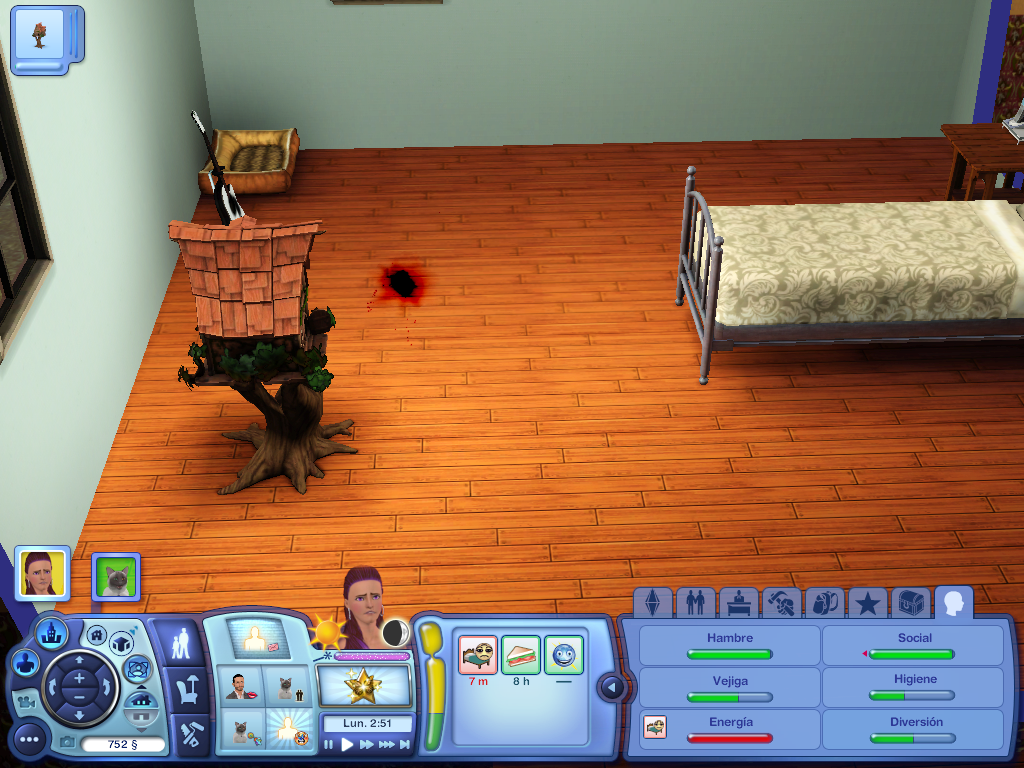Open the Opportunities star tab

[867, 602]
